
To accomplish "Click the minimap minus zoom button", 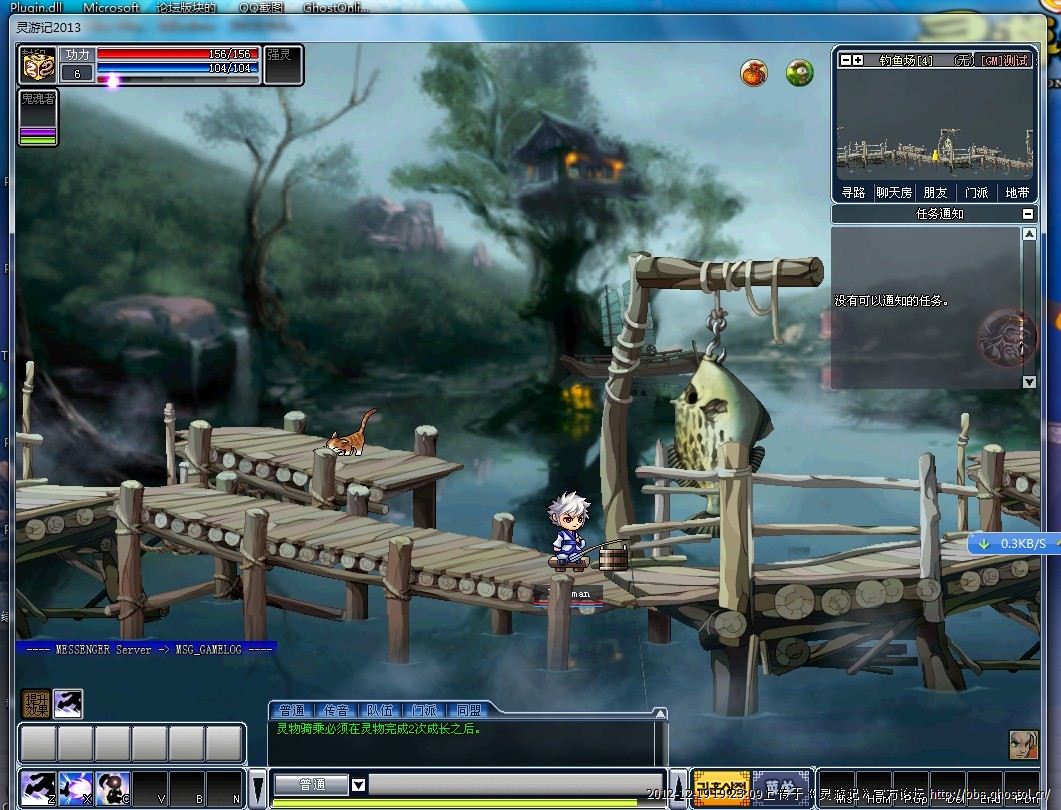I will coord(845,61).
